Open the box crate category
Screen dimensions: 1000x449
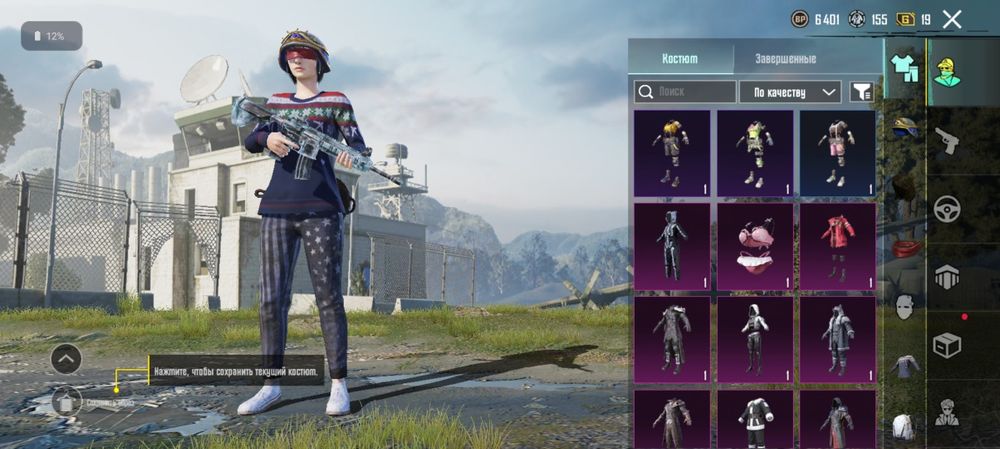pyautogui.click(x=946, y=346)
